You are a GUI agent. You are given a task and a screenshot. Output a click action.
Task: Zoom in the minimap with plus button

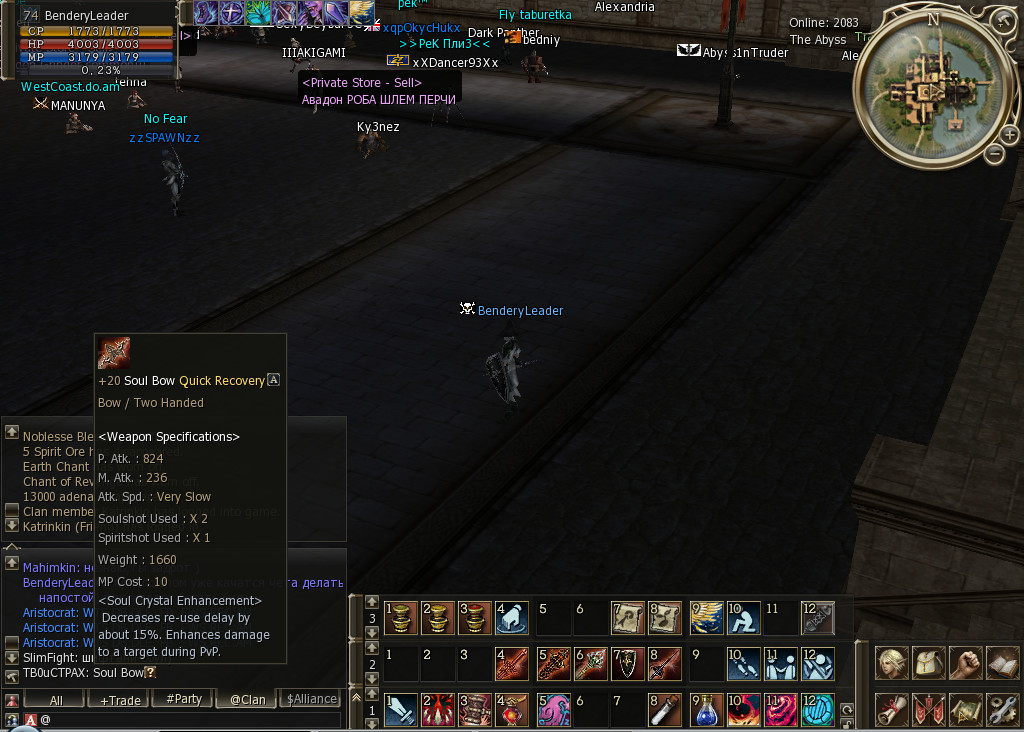(x=1008, y=134)
